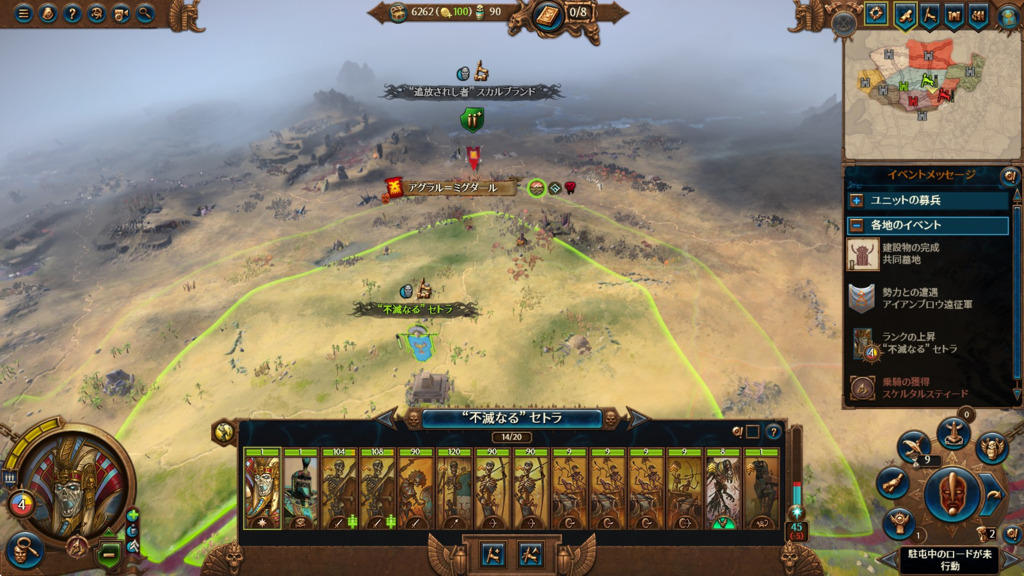The image size is (1024, 576).
Task: Open the book objectives button
Action: 548,15
